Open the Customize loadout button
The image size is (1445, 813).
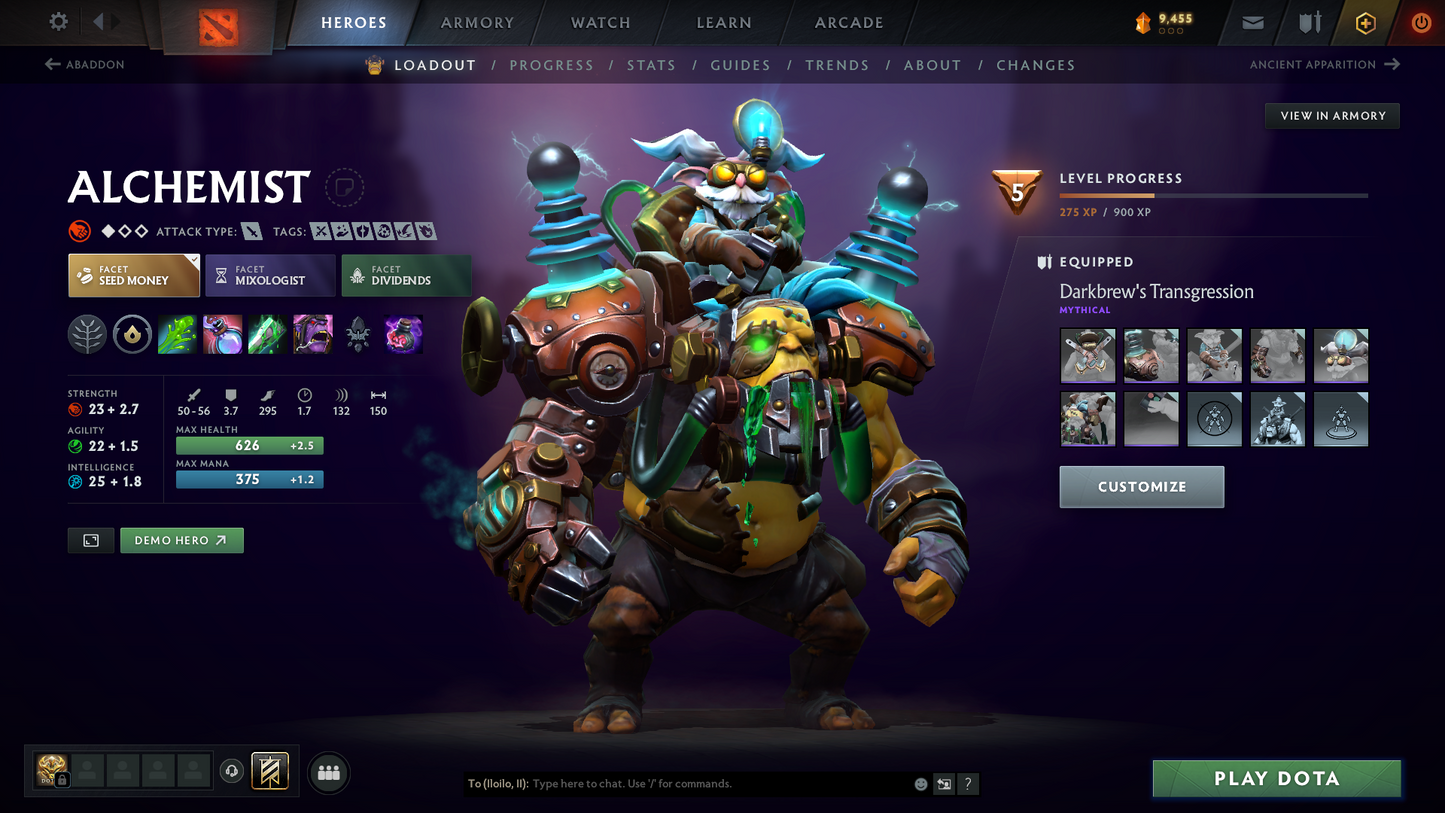tap(1141, 487)
